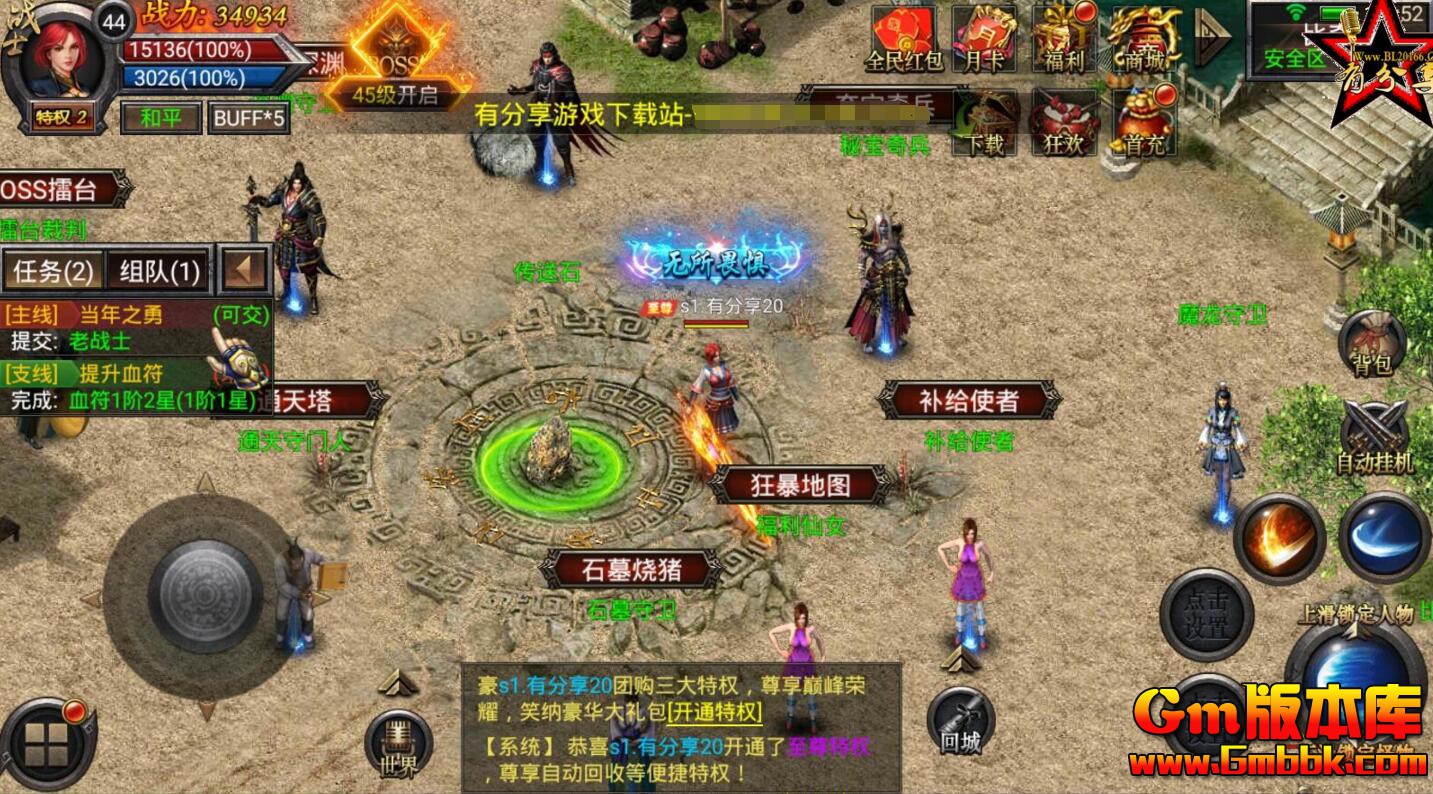Switch to the 组队(1) team tab
This screenshot has width=1433, height=794.
[x=161, y=270]
